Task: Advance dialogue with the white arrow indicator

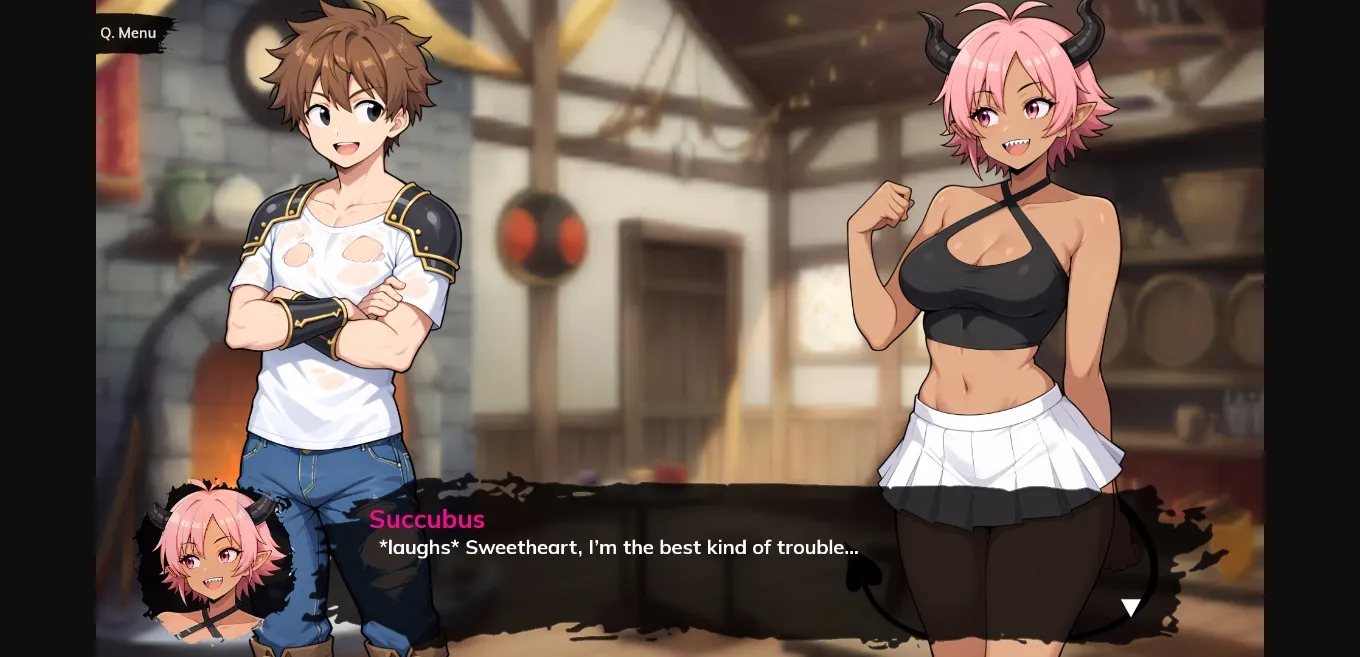Action: (x=1130, y=607)
